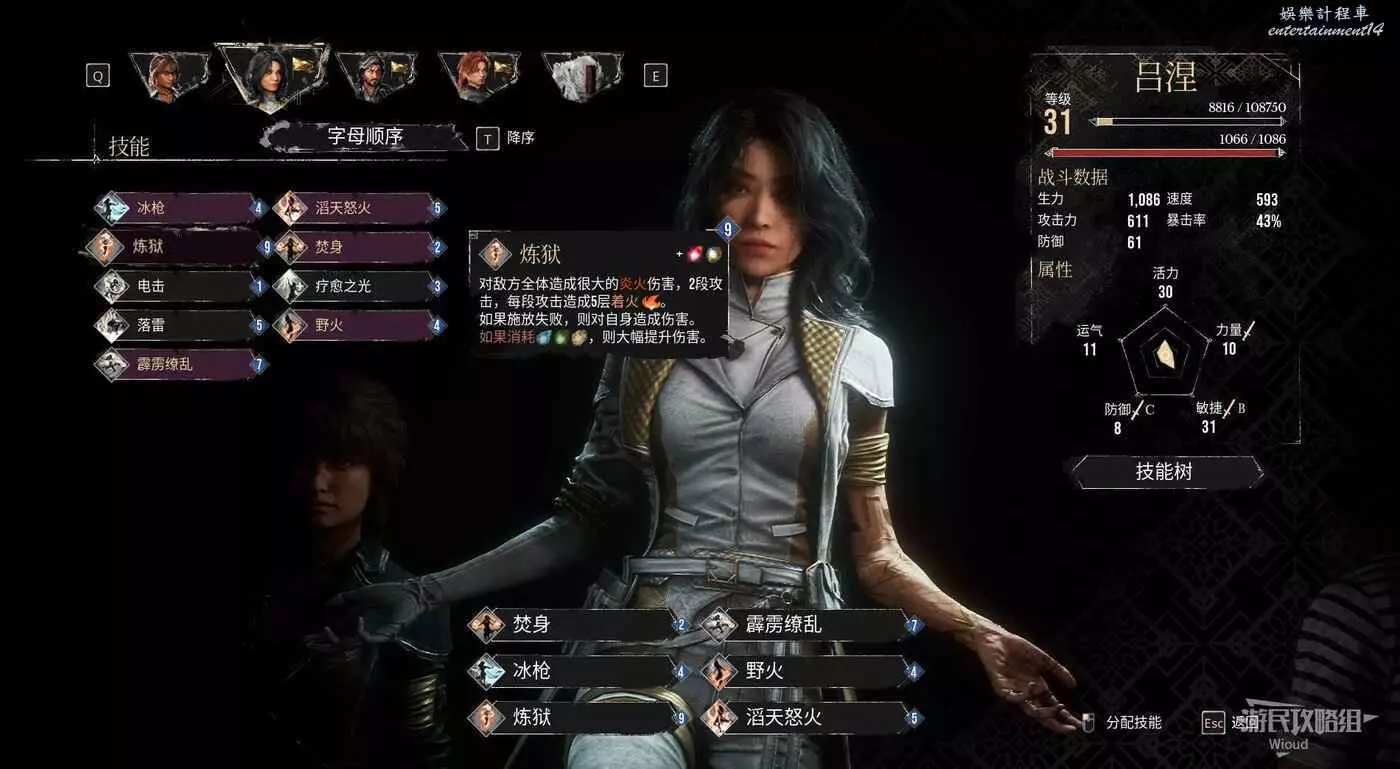Choose the 疗愈之光 healing skill
Viewport: 1400px width, 769px height.
(358, 286)
